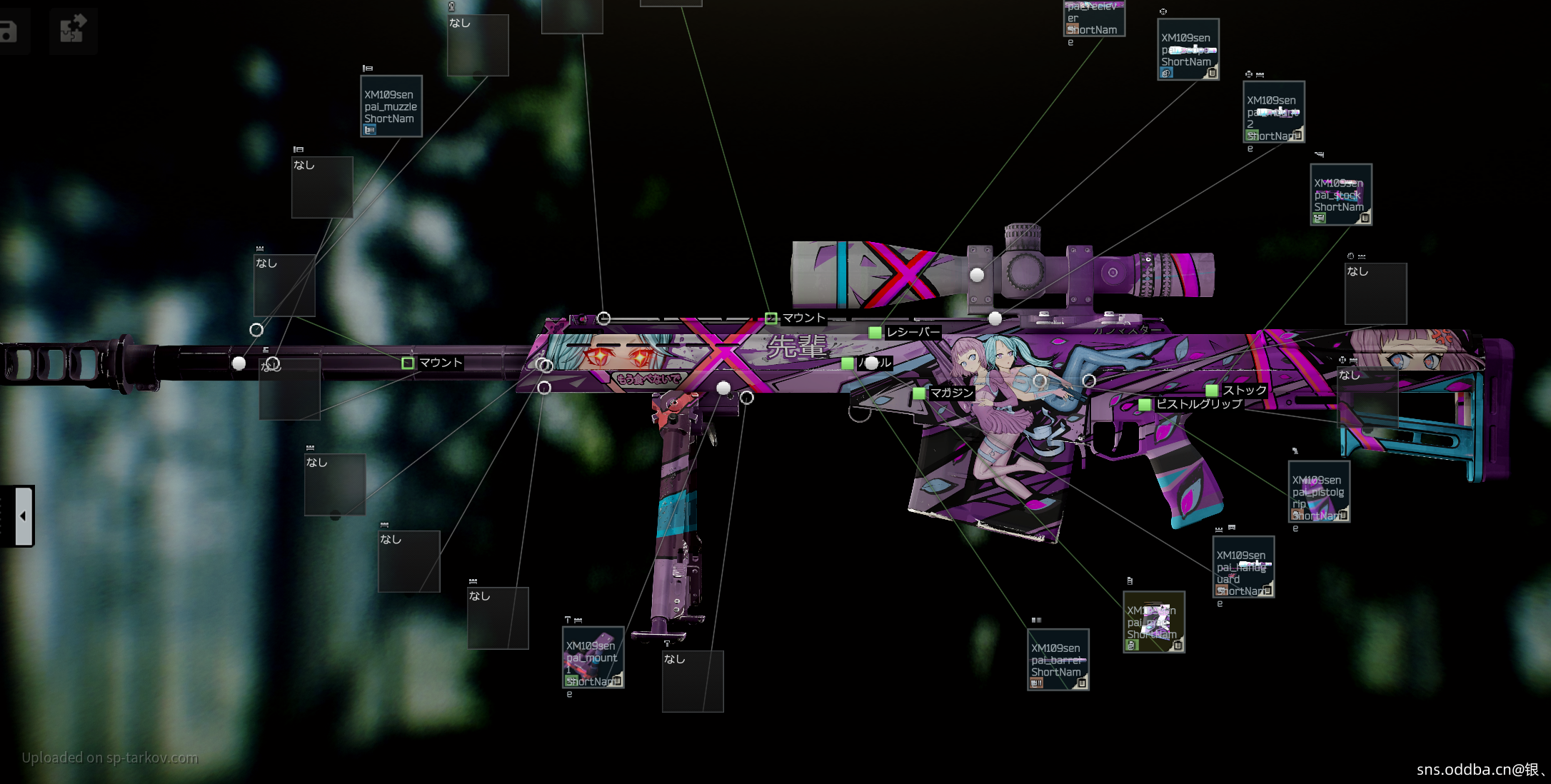1551x784 pixels.
Task: Click the ストック slot label
Action: [x=1244, y=391]
